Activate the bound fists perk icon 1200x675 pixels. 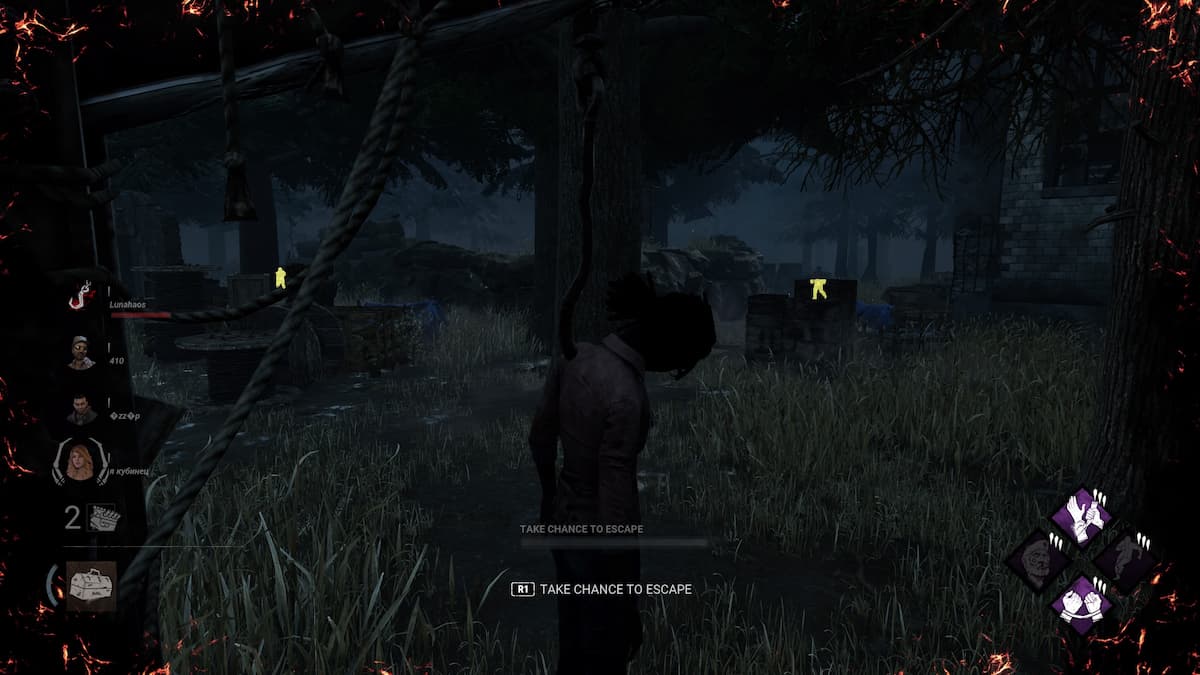(x=1081, y=605)
